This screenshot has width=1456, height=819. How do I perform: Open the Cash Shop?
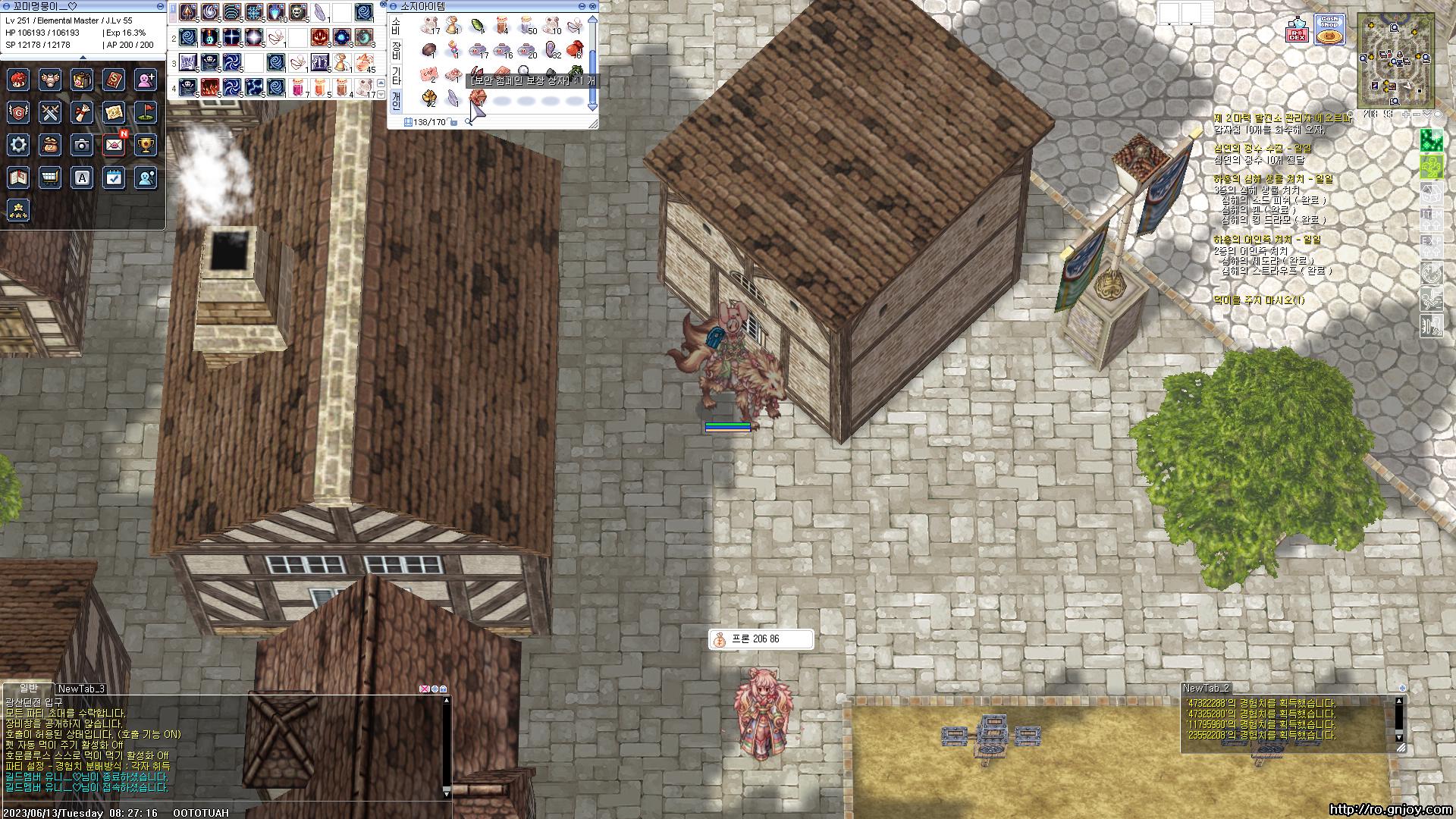1329,30
